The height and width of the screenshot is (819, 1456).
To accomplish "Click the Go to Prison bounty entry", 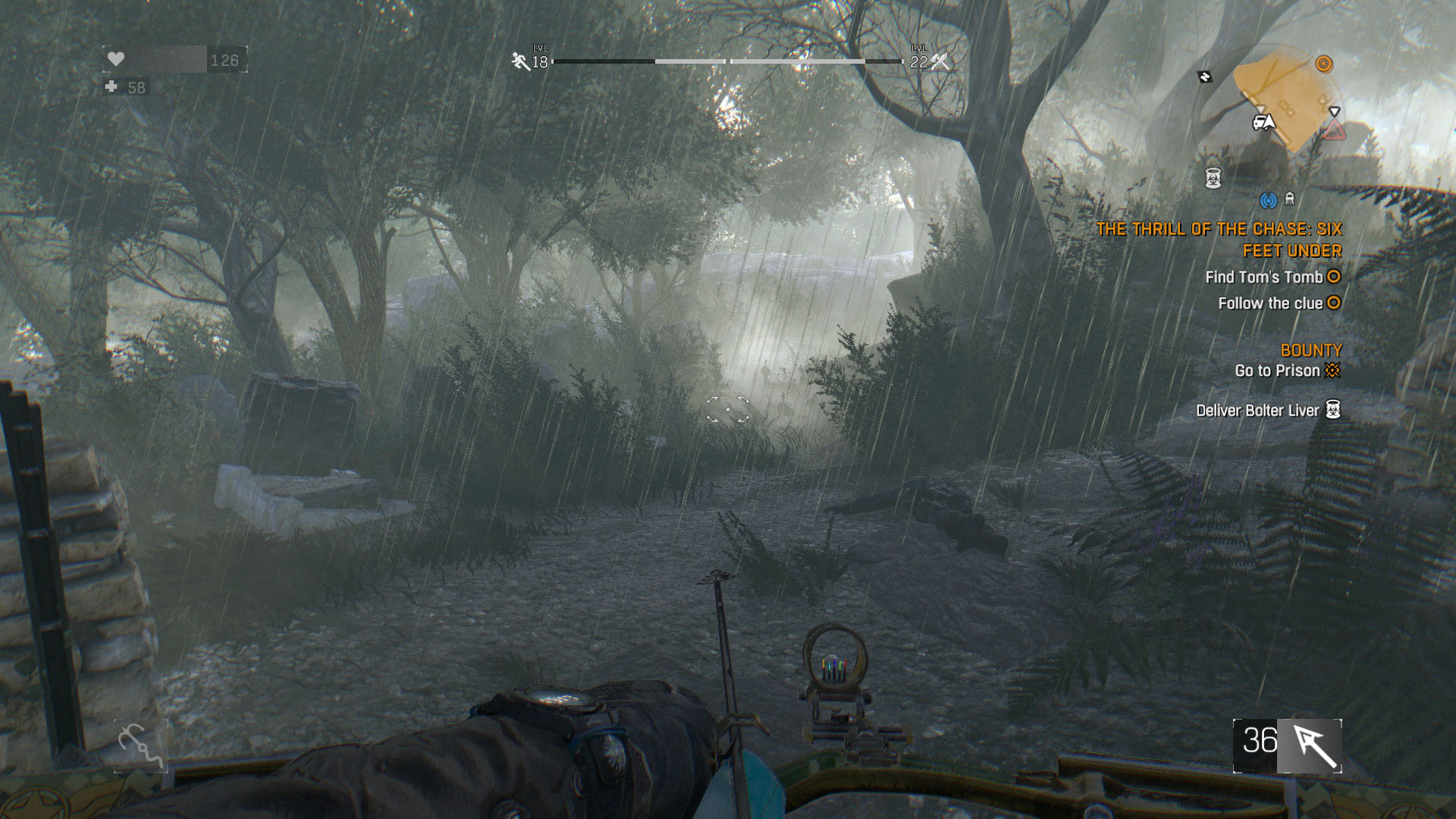I will 1278,371.
